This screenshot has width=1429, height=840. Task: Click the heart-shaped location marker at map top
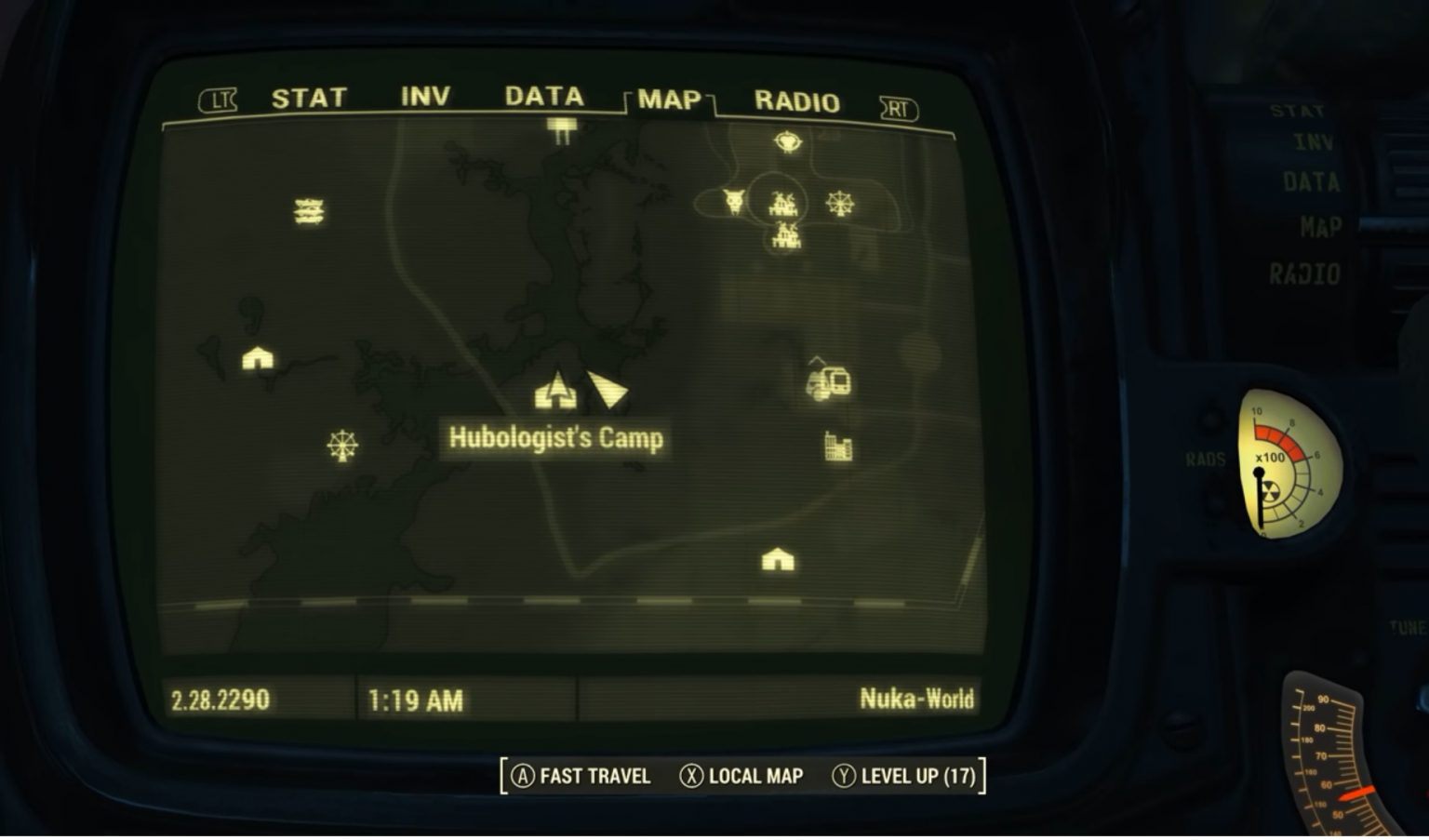[787, 140]
